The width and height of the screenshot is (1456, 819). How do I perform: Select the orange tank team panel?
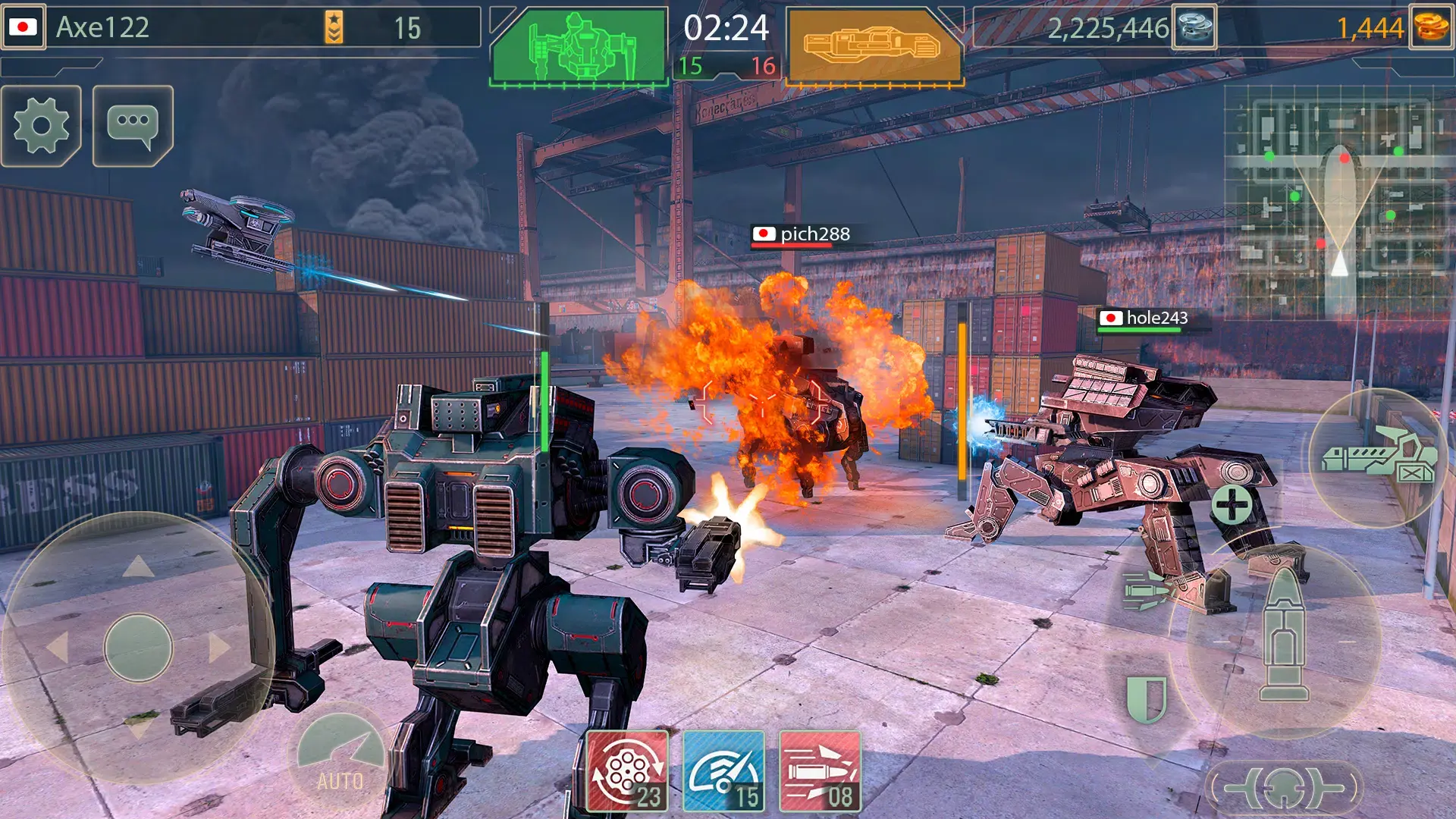point(874,47)
